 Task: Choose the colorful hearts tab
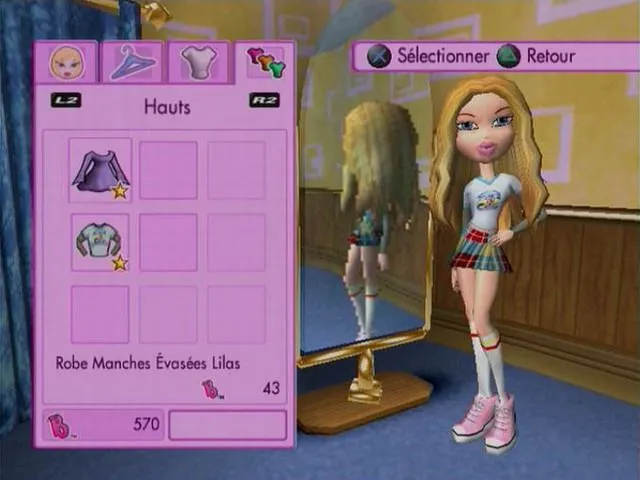(265, 63)
